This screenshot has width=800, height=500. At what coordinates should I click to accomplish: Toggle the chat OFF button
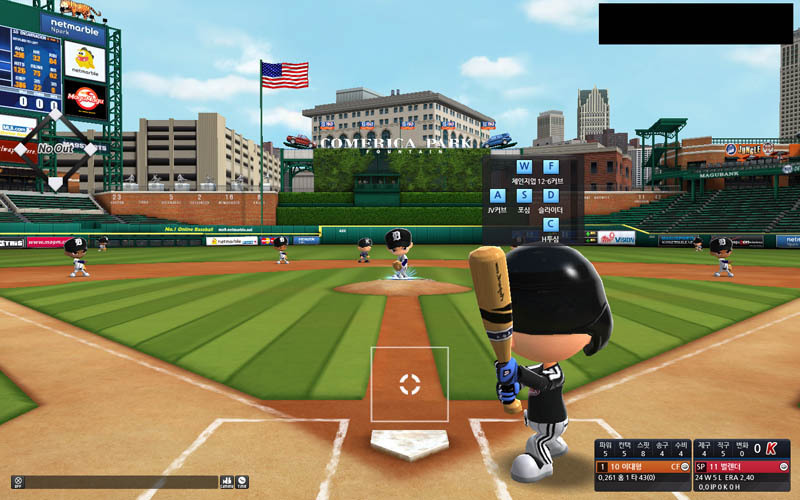(x=17, y=481)
